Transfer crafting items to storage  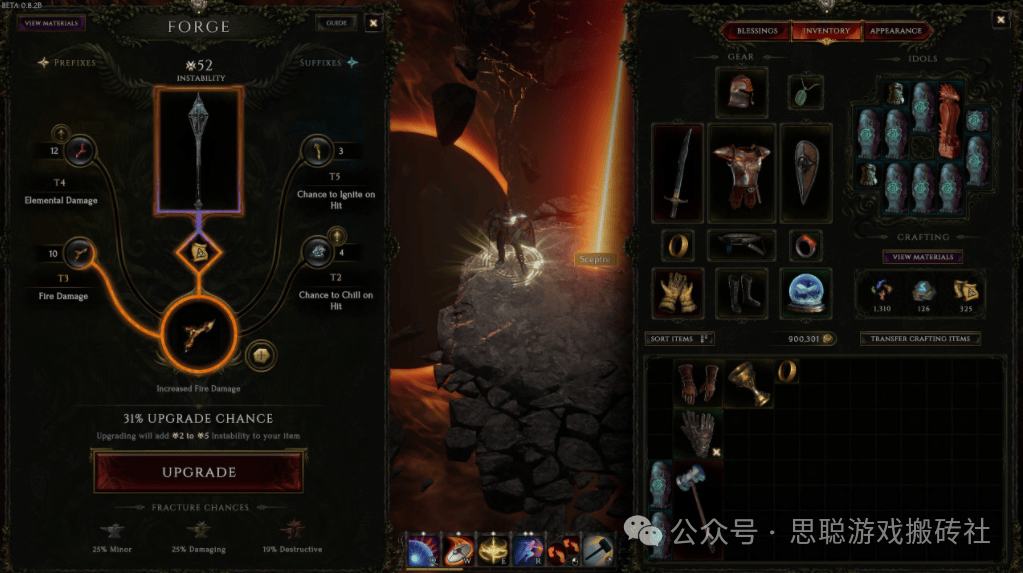pyautogui.click(x=920, y=339)
